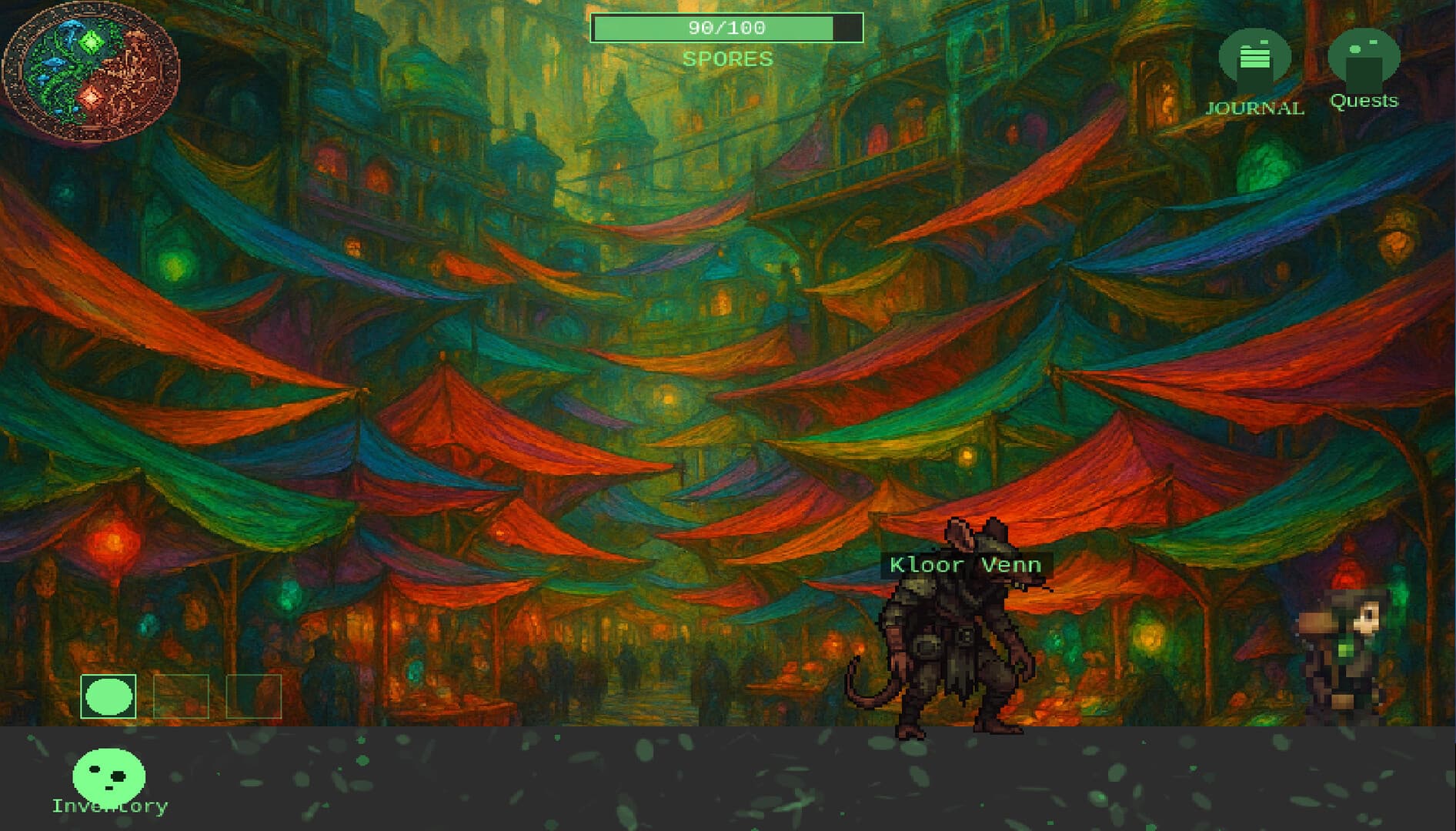Viewport: 1456px width, 831px height.
Task: Click the blue mushroom drawing on the medallion
Action: [x=72, y=33]
